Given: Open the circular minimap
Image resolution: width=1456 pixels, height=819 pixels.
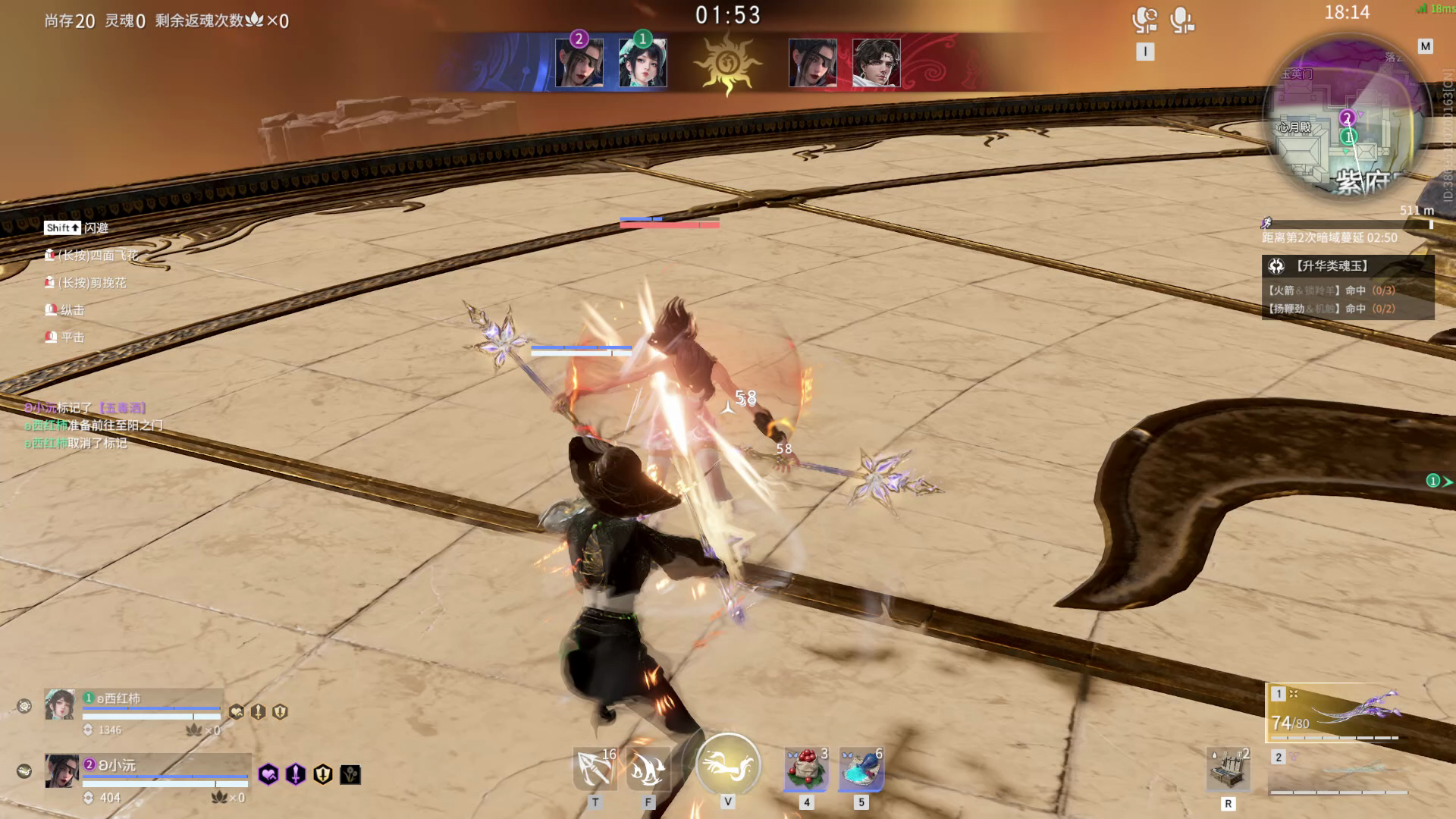Looking at the screenshot, I should tap(1343, 120).
